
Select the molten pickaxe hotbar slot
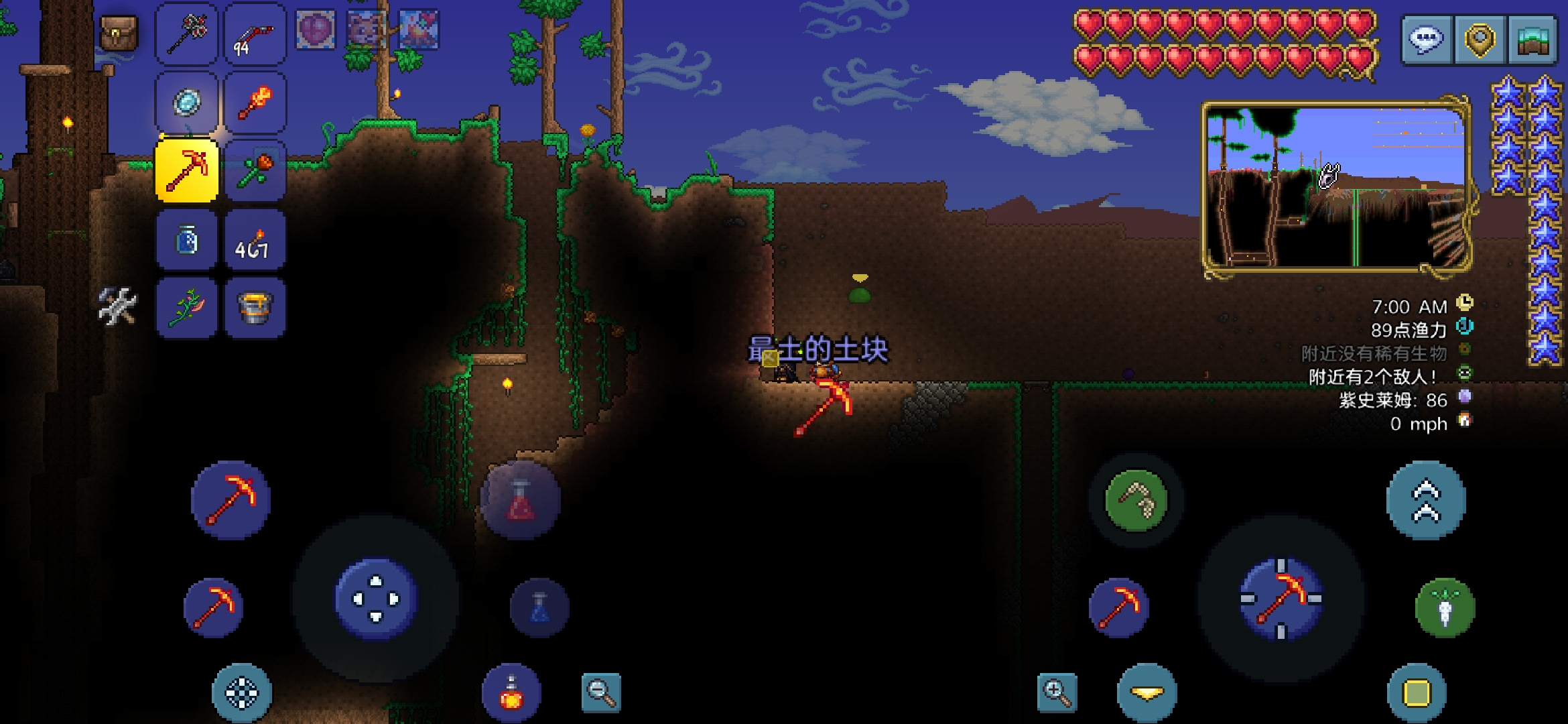(x=187, y=170)
